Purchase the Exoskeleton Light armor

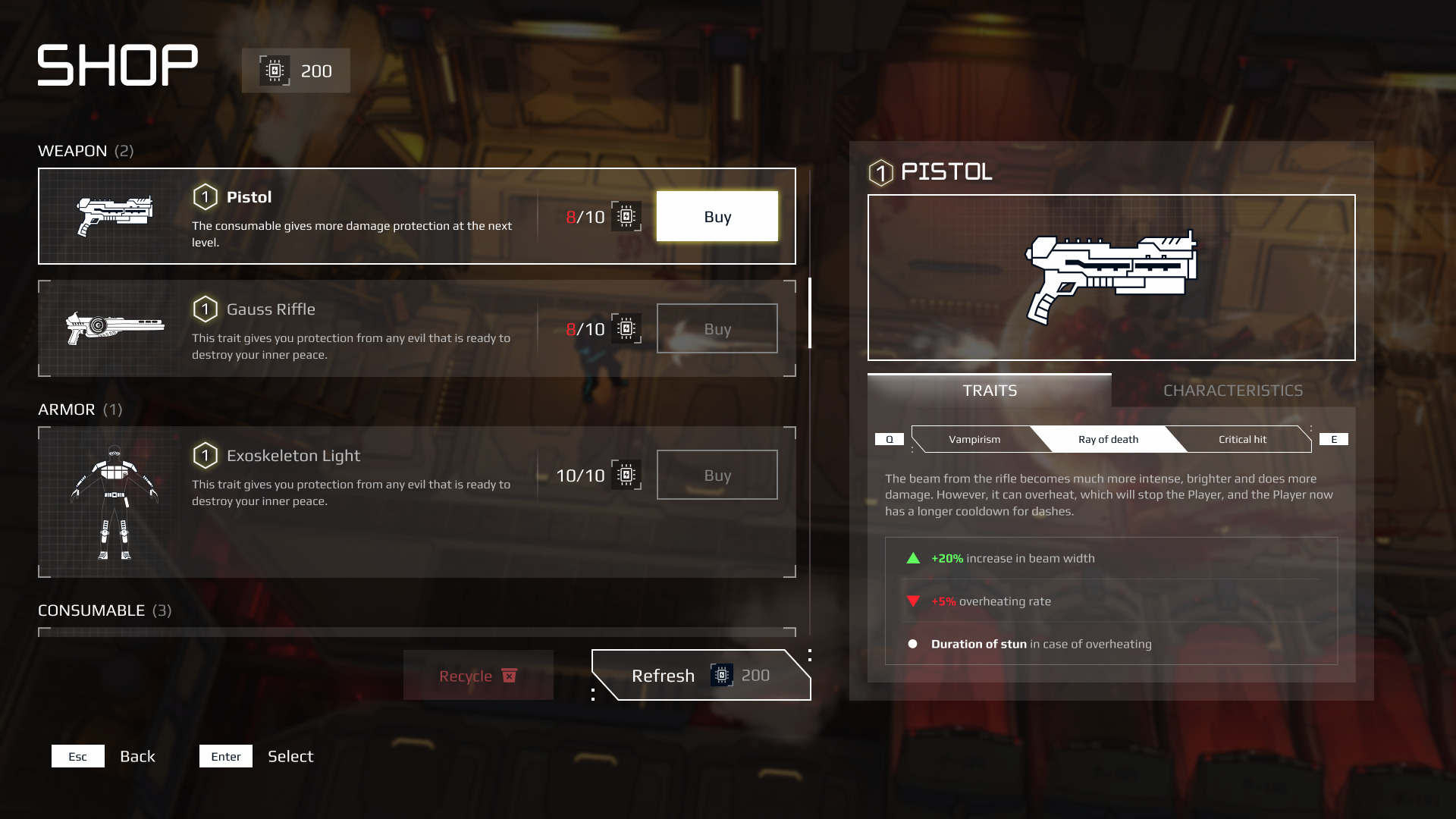(x=717, y=475)
